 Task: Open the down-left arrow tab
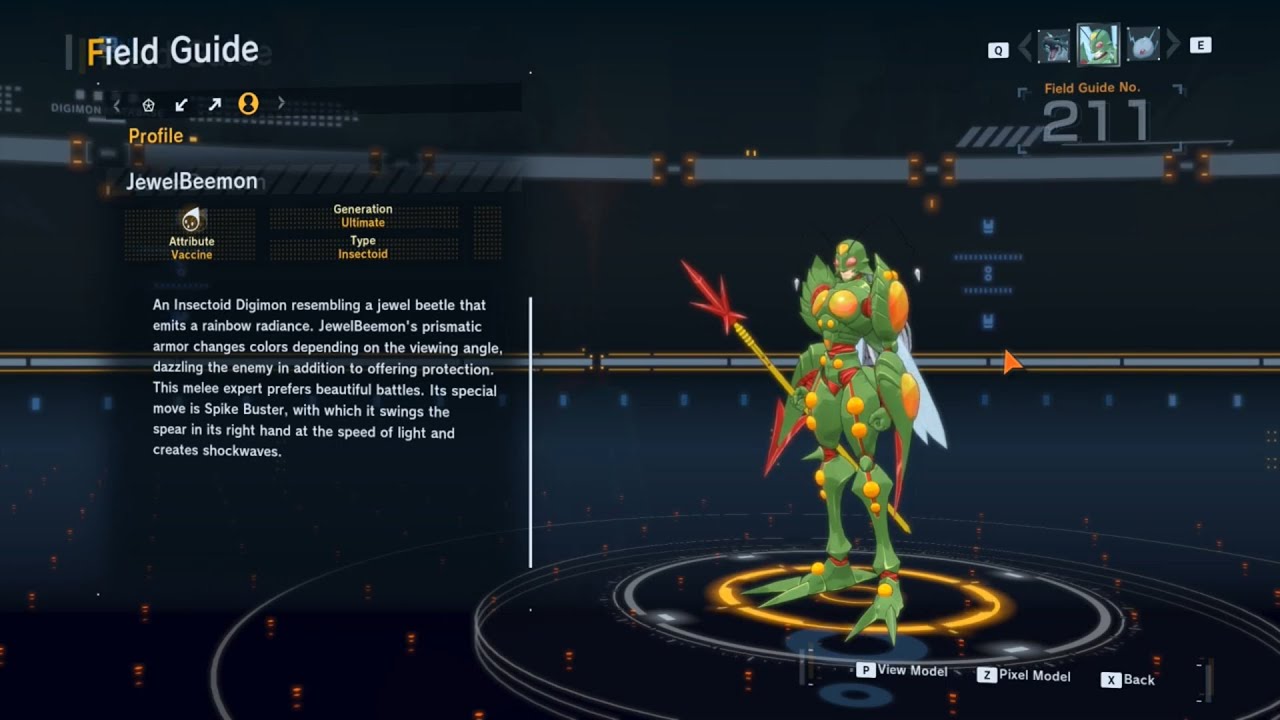181,104
